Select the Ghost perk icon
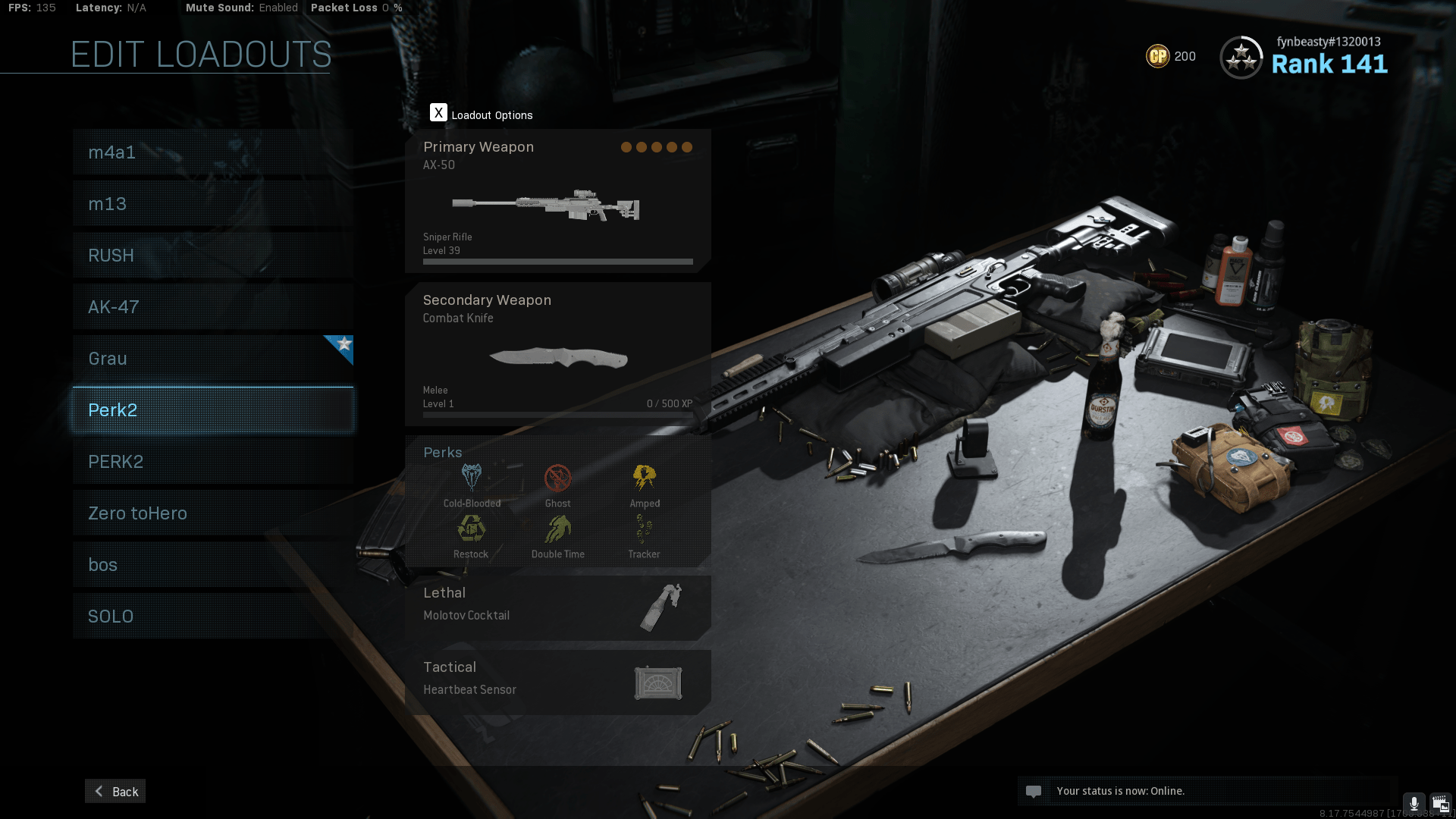This screenshot has width=1456, height=819. (558, 476)
